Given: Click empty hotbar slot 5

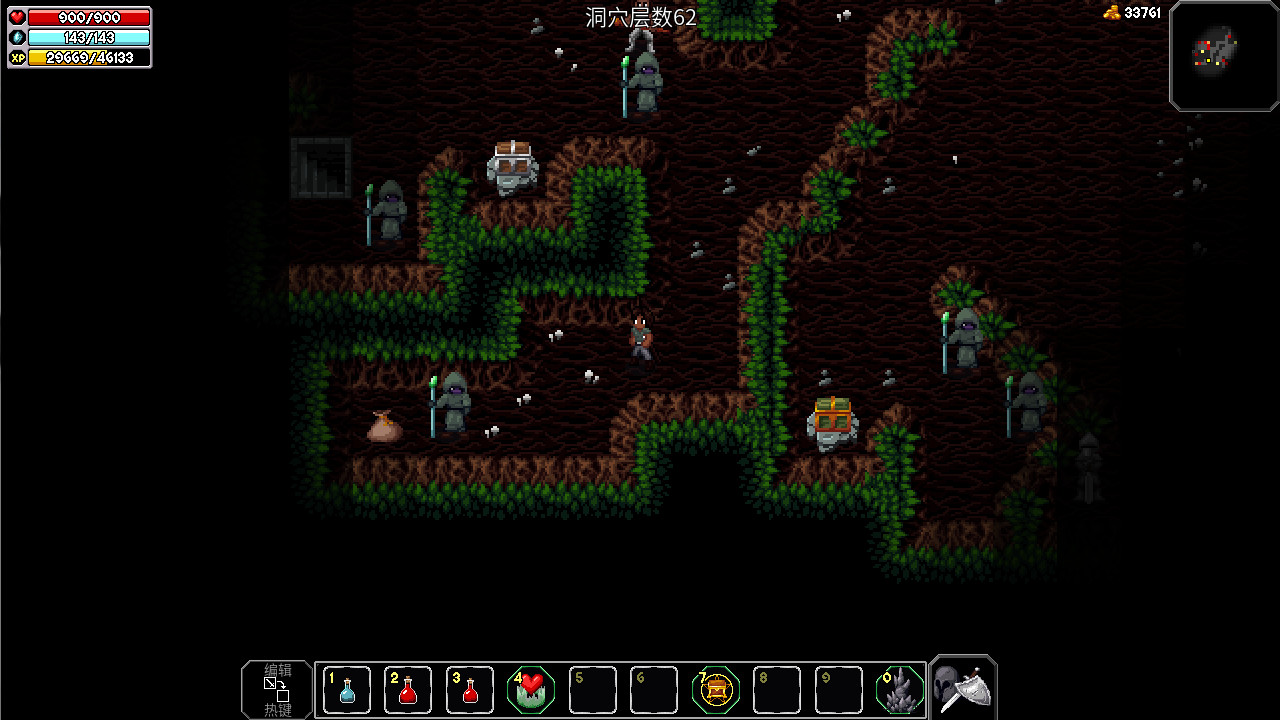Looking at the screenshot, I should pyautogui.click(x=592, y=689).
